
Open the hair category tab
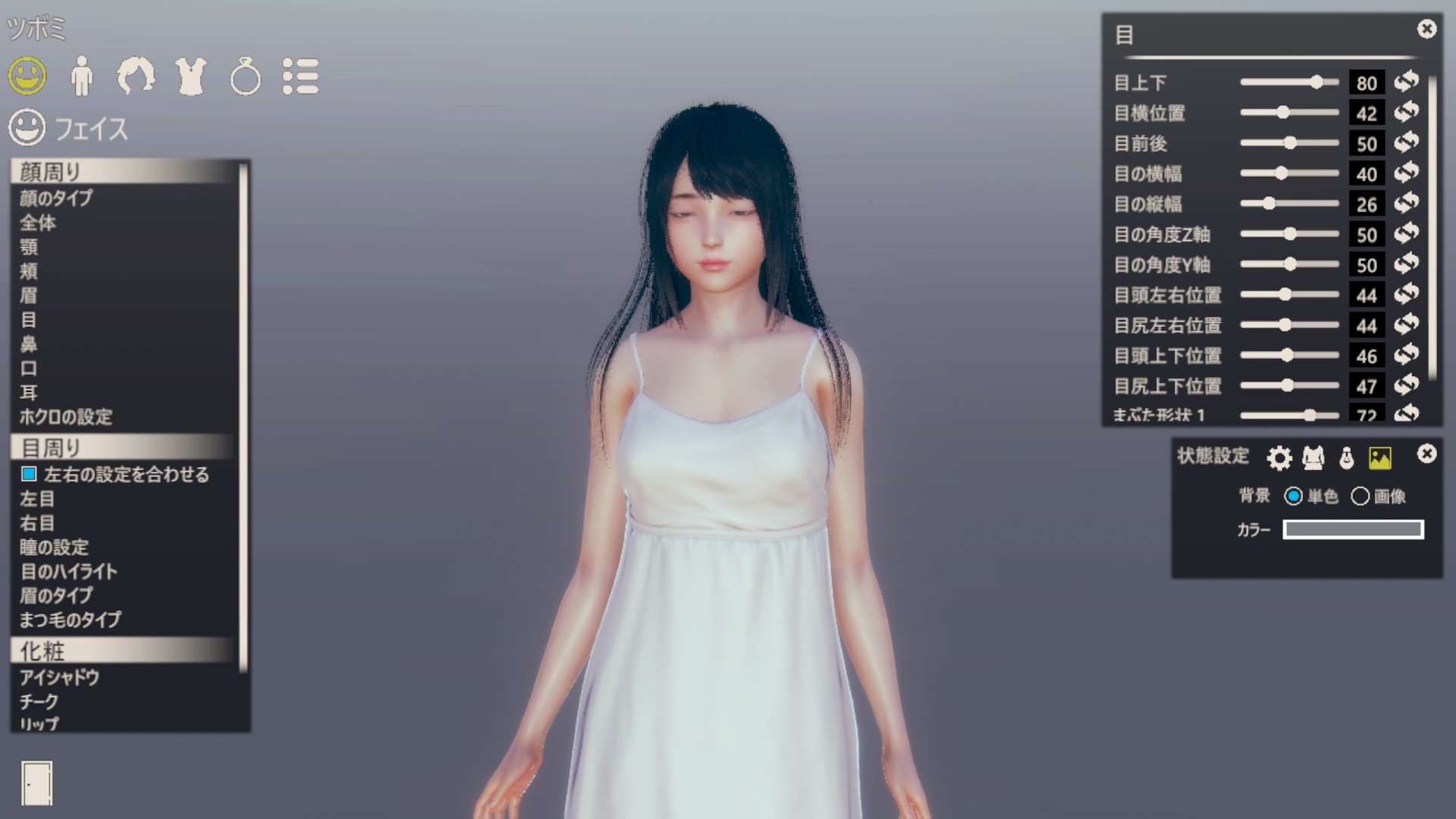click(136, 76)
